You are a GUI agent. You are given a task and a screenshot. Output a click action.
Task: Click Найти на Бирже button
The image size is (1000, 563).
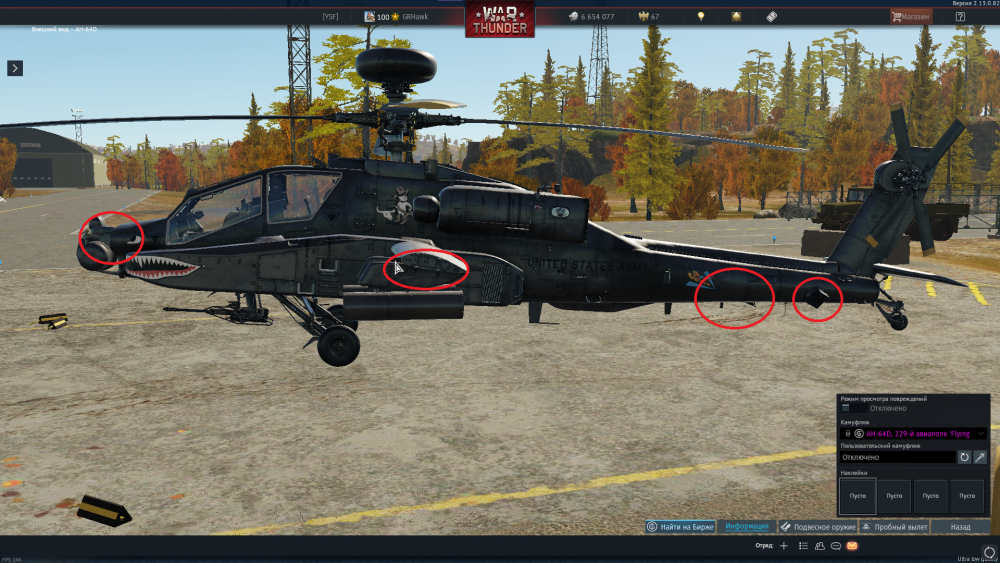coord(681,526)
